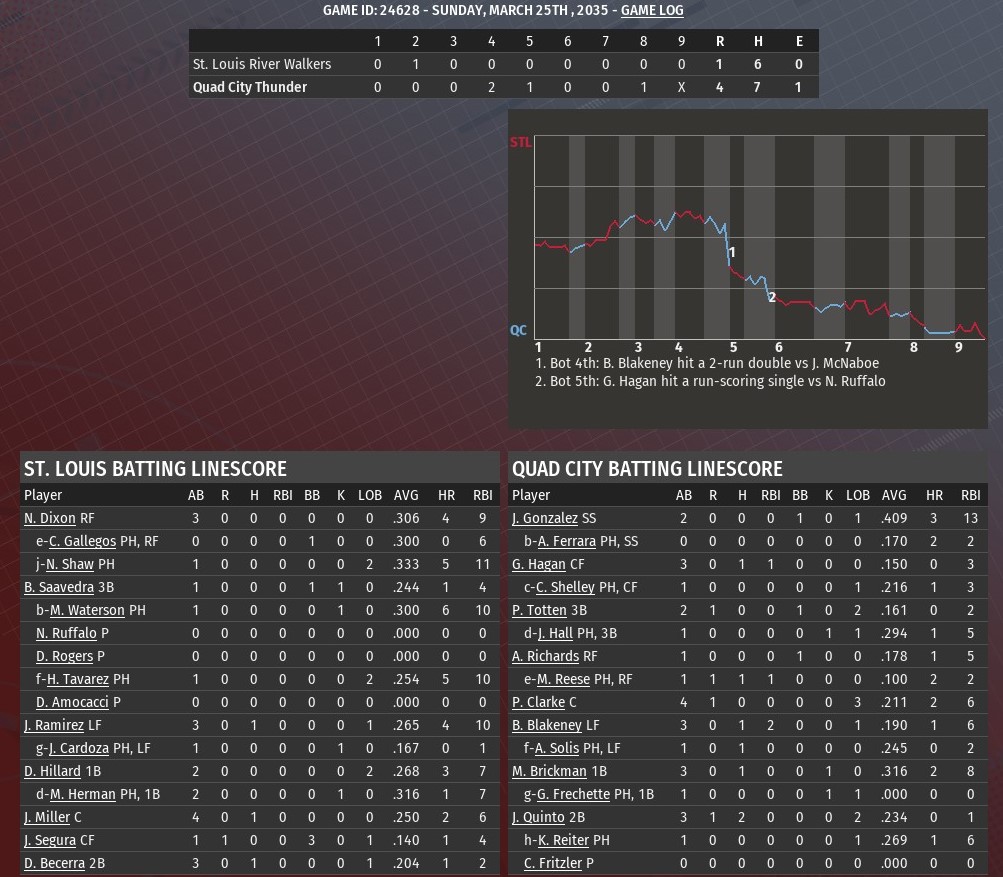Screen dimensions: 1003x877
Task: Show P. Clarke's player details
Action: [x=538, y=702]
